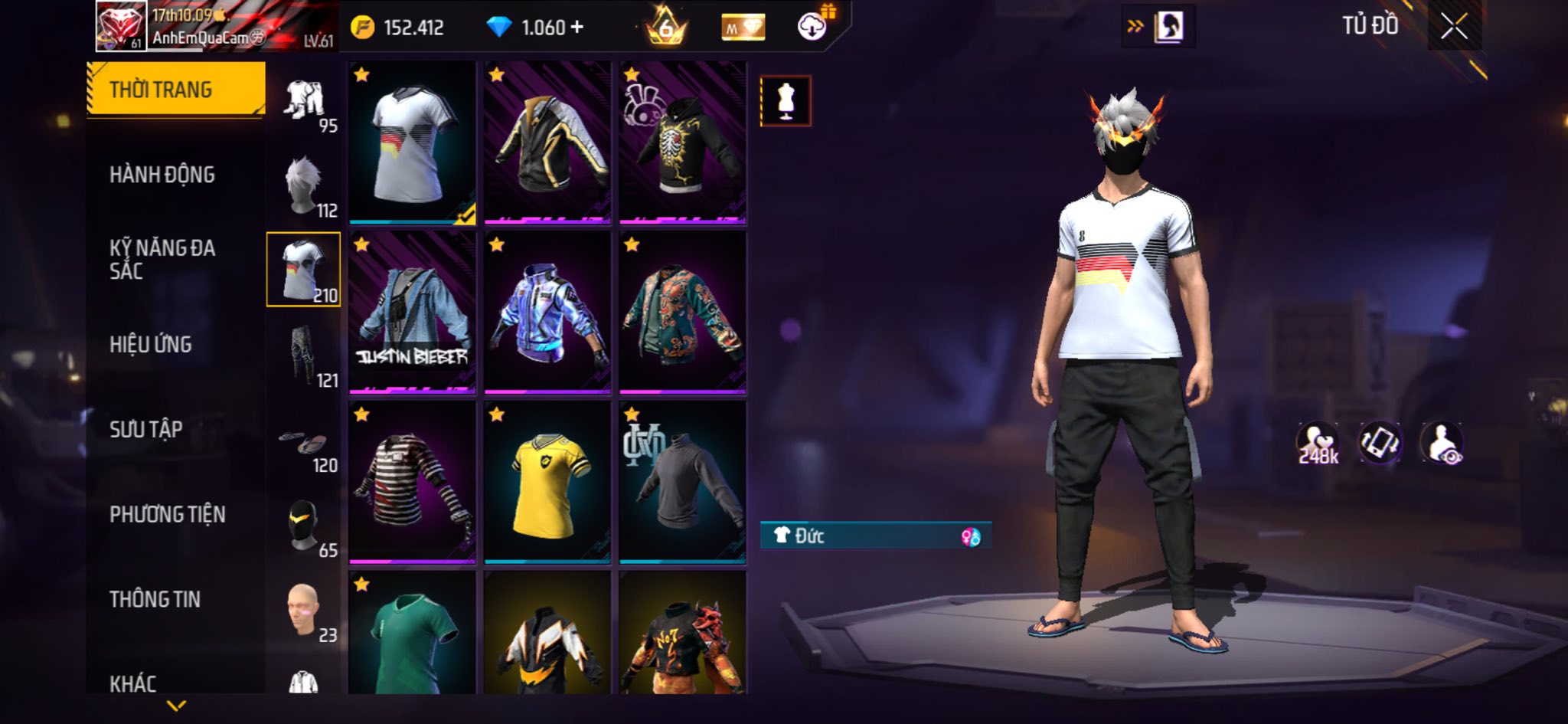Show the pants category with 121 items
Screen dimensions: 1568x724
[x=304, y=355]
